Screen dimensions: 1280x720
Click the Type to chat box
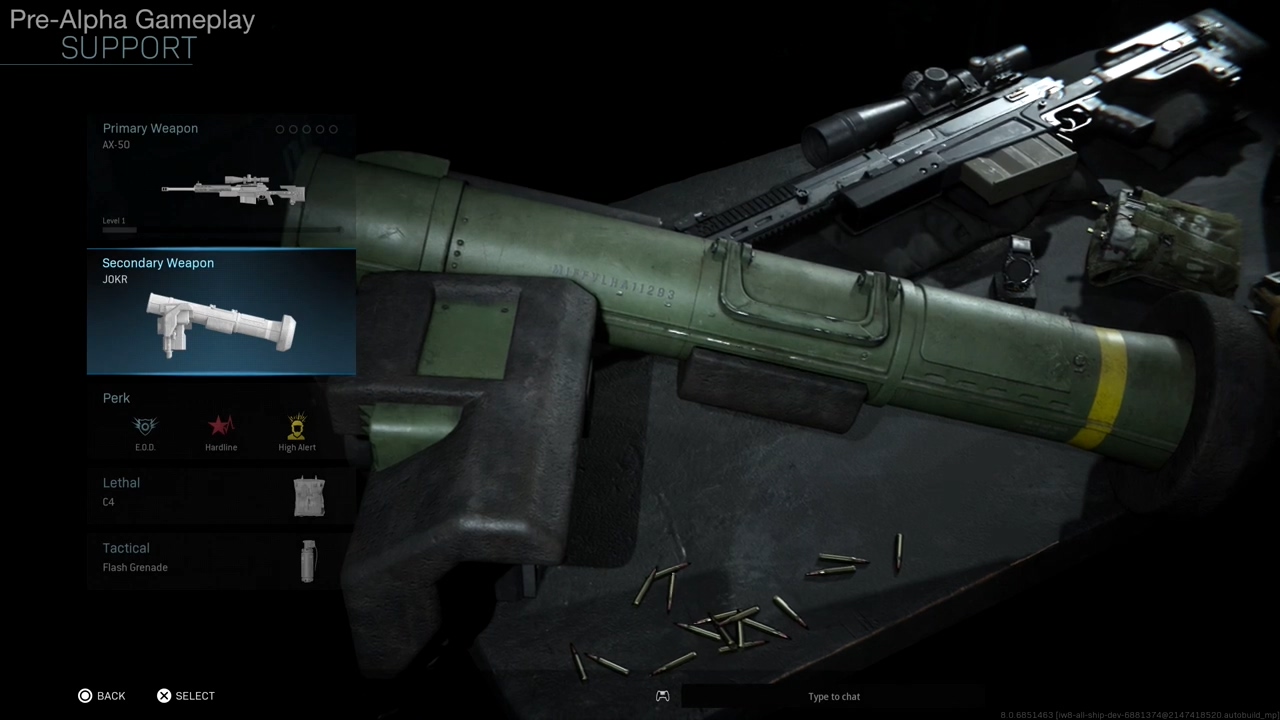(x=833, y=696)
